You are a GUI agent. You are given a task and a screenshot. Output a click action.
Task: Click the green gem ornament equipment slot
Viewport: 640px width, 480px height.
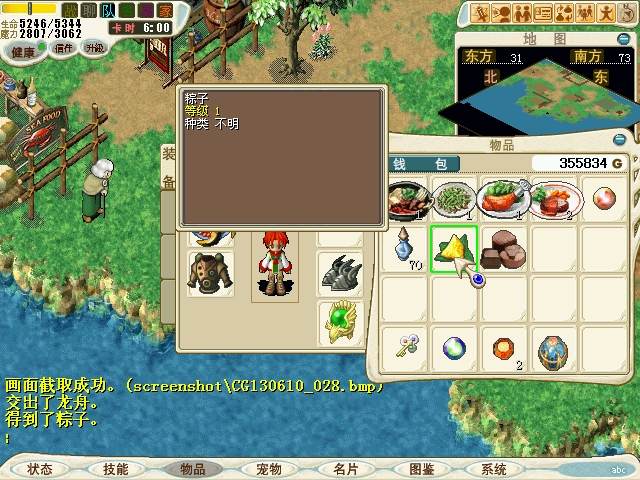340,321
